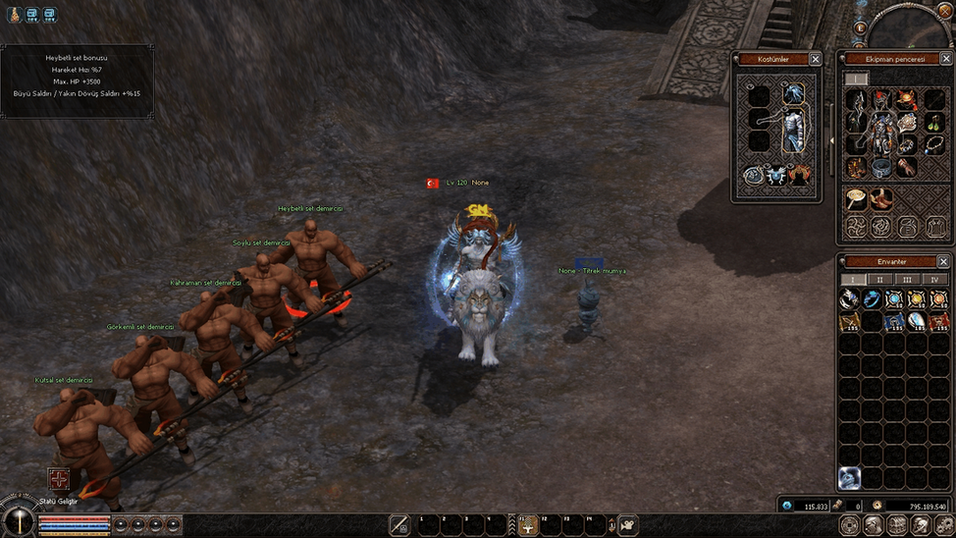Switch to inventory page II

tap(880, 280)
